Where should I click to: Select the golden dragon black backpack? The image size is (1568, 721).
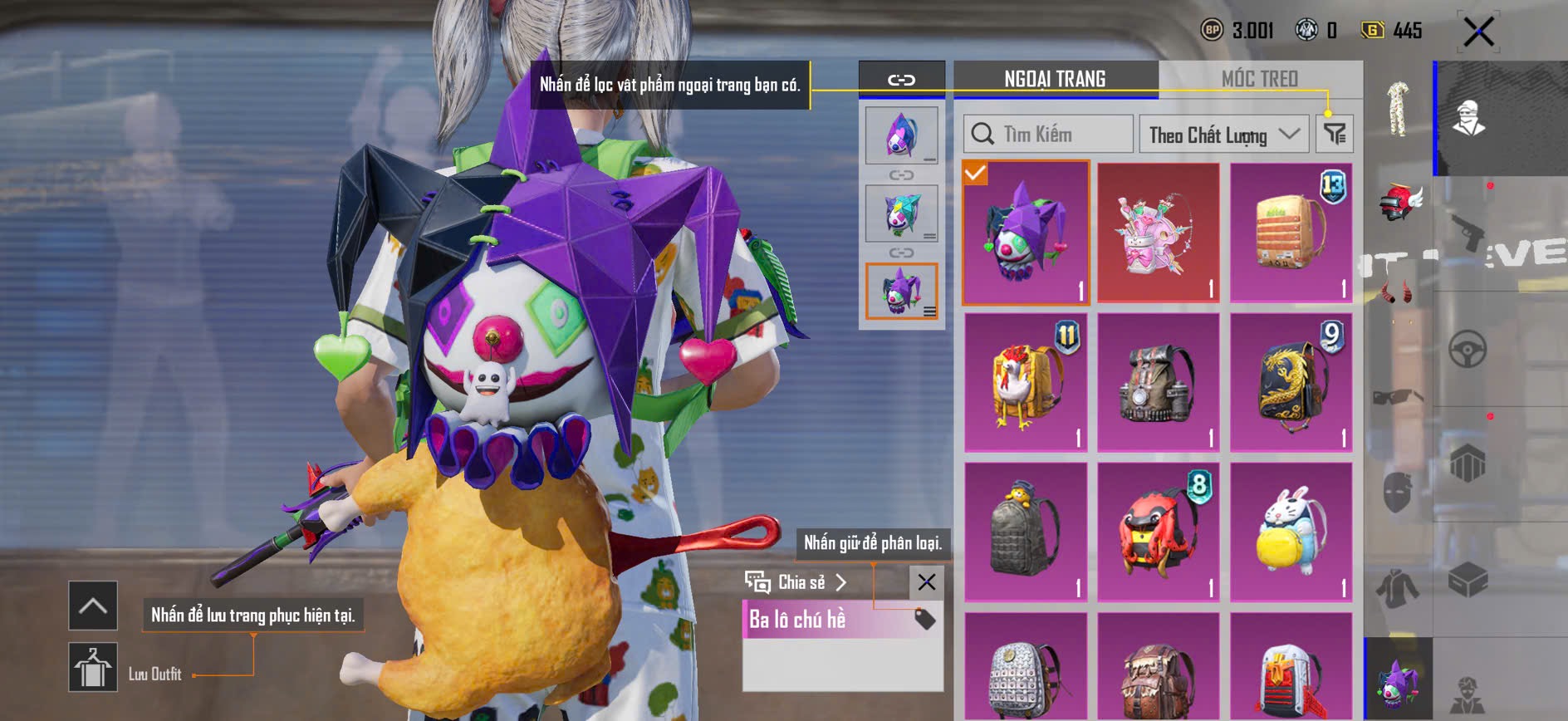point(1291,382)
